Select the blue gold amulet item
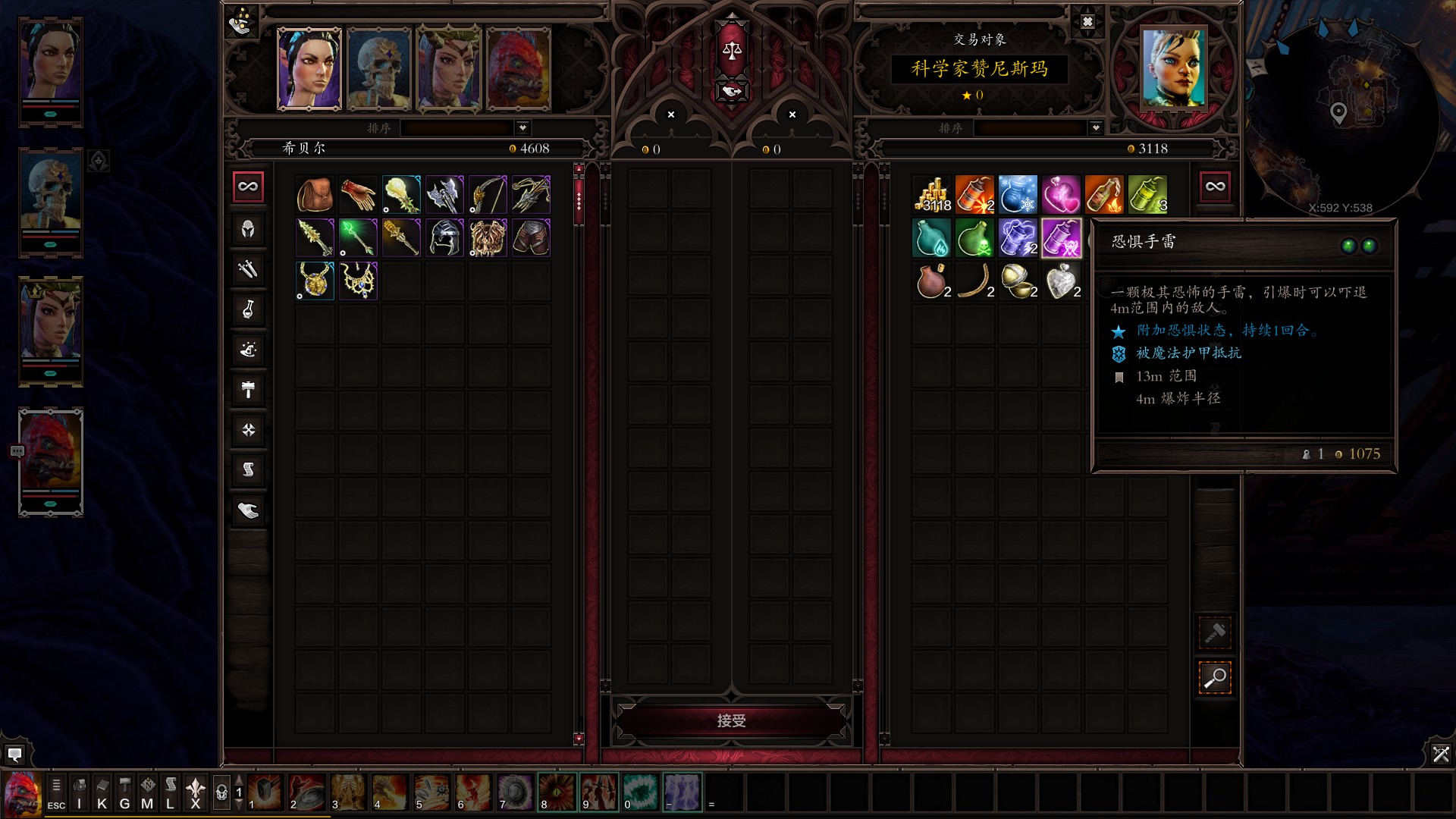The height and width of the screenshot is (819, 1456). (x=315, y=281)
